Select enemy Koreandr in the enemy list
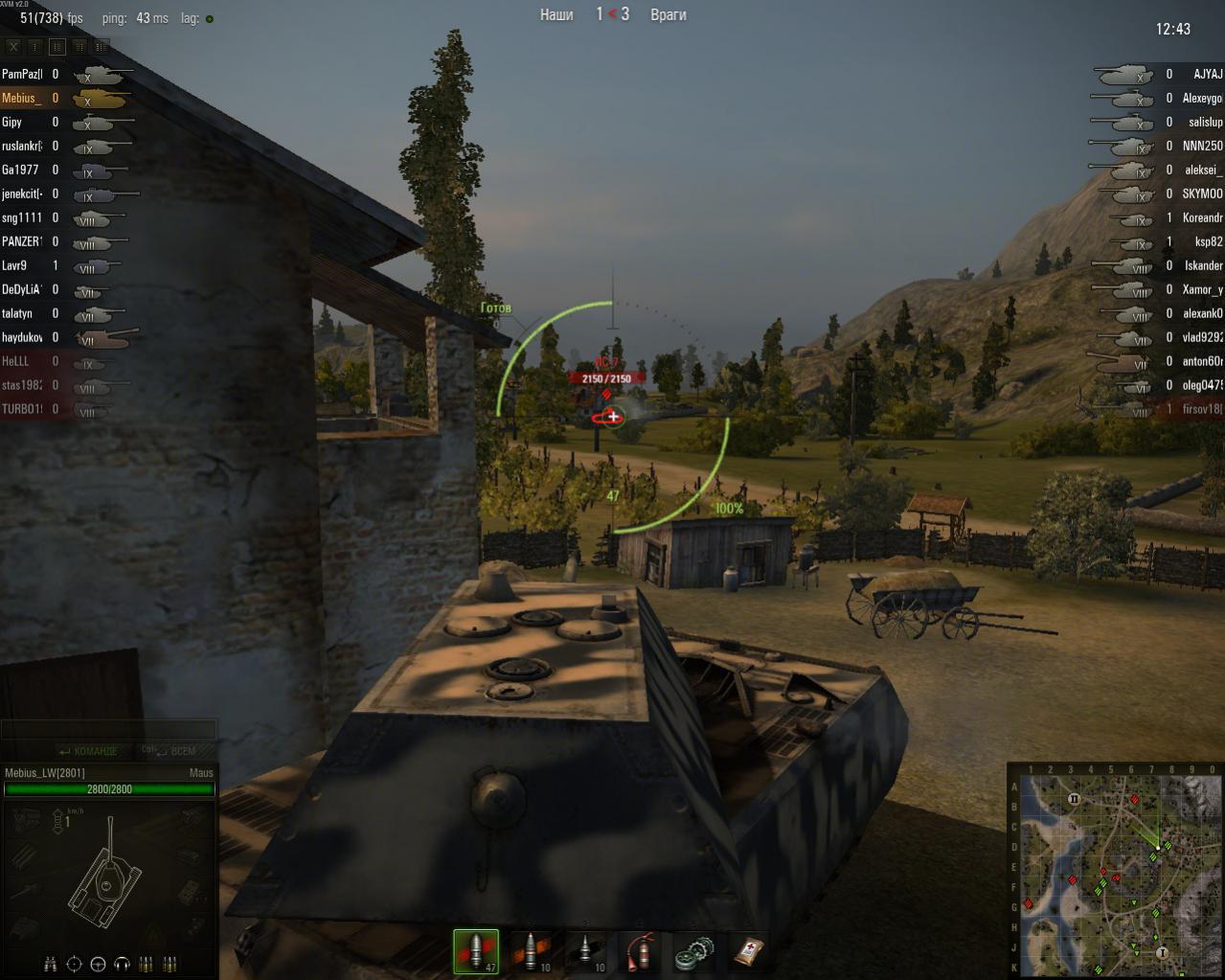 (x=1202, y=217)
